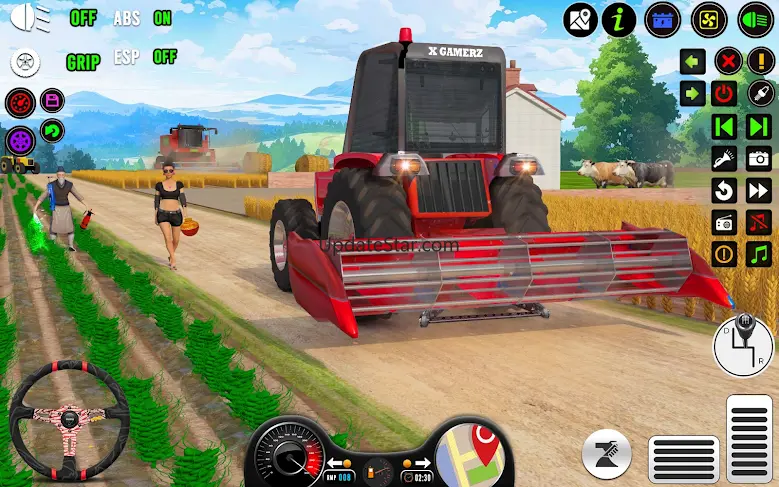Click the pink floppy disk save icon
The height and width of the screenshot is (487, 779).
(51, 100)
